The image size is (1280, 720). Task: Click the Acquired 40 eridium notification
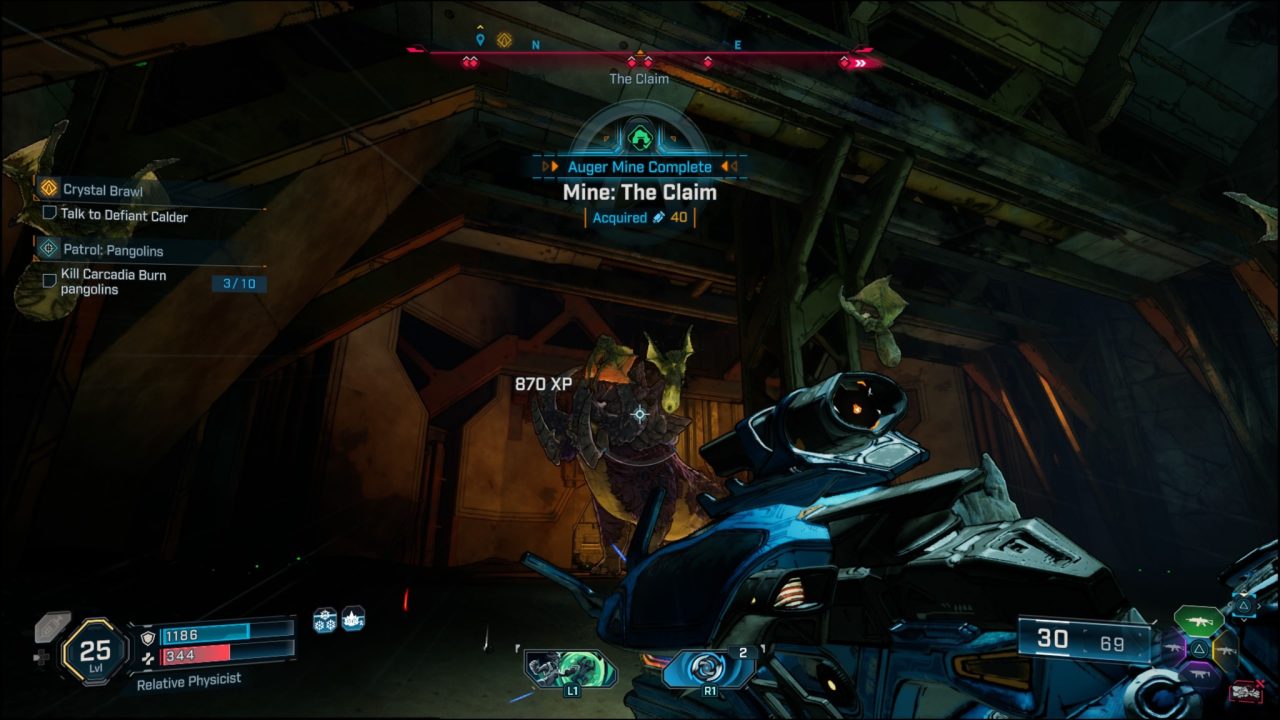click(638, 217)
